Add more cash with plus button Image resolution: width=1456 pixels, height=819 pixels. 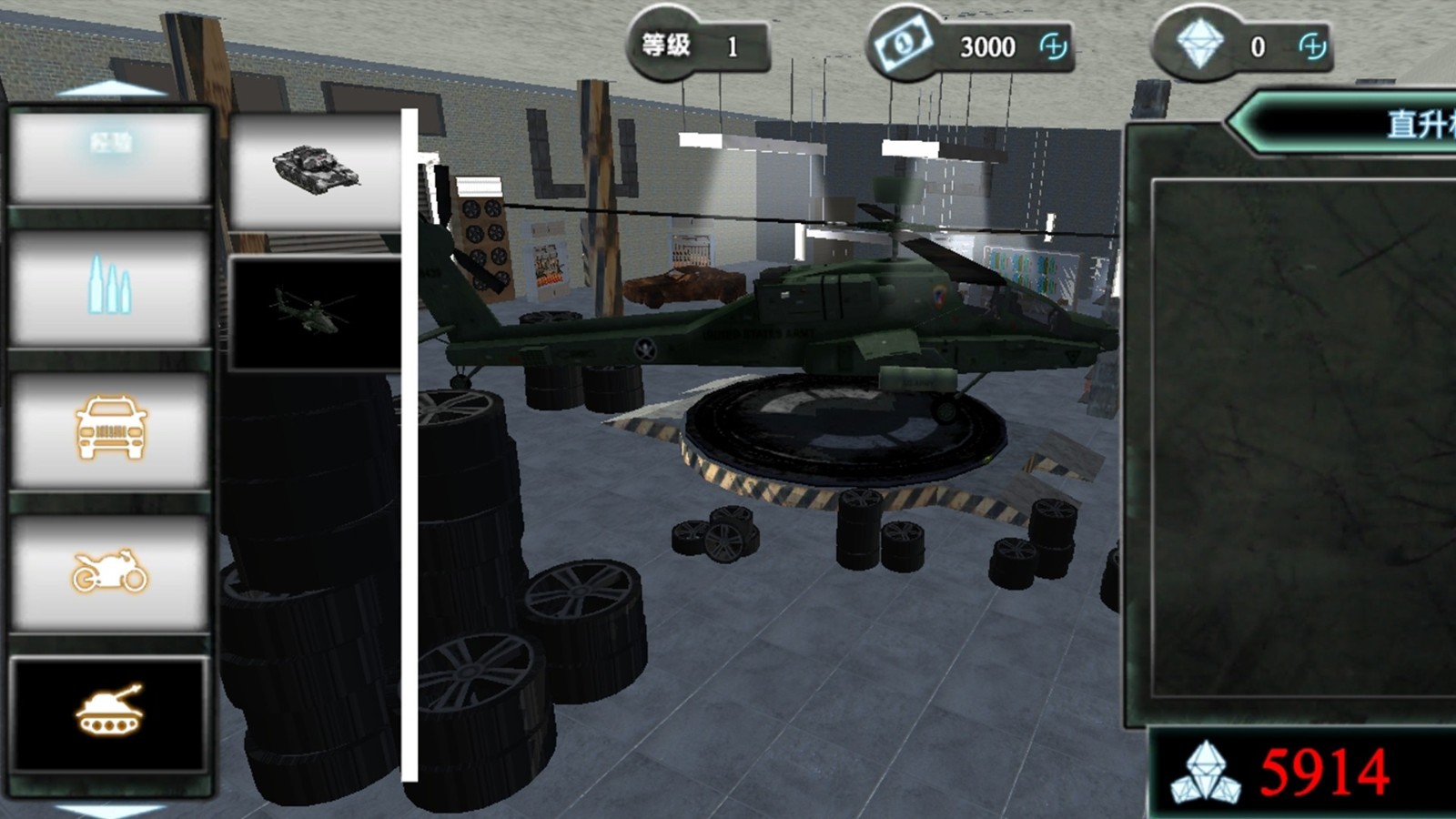(x=1053, y=46)
